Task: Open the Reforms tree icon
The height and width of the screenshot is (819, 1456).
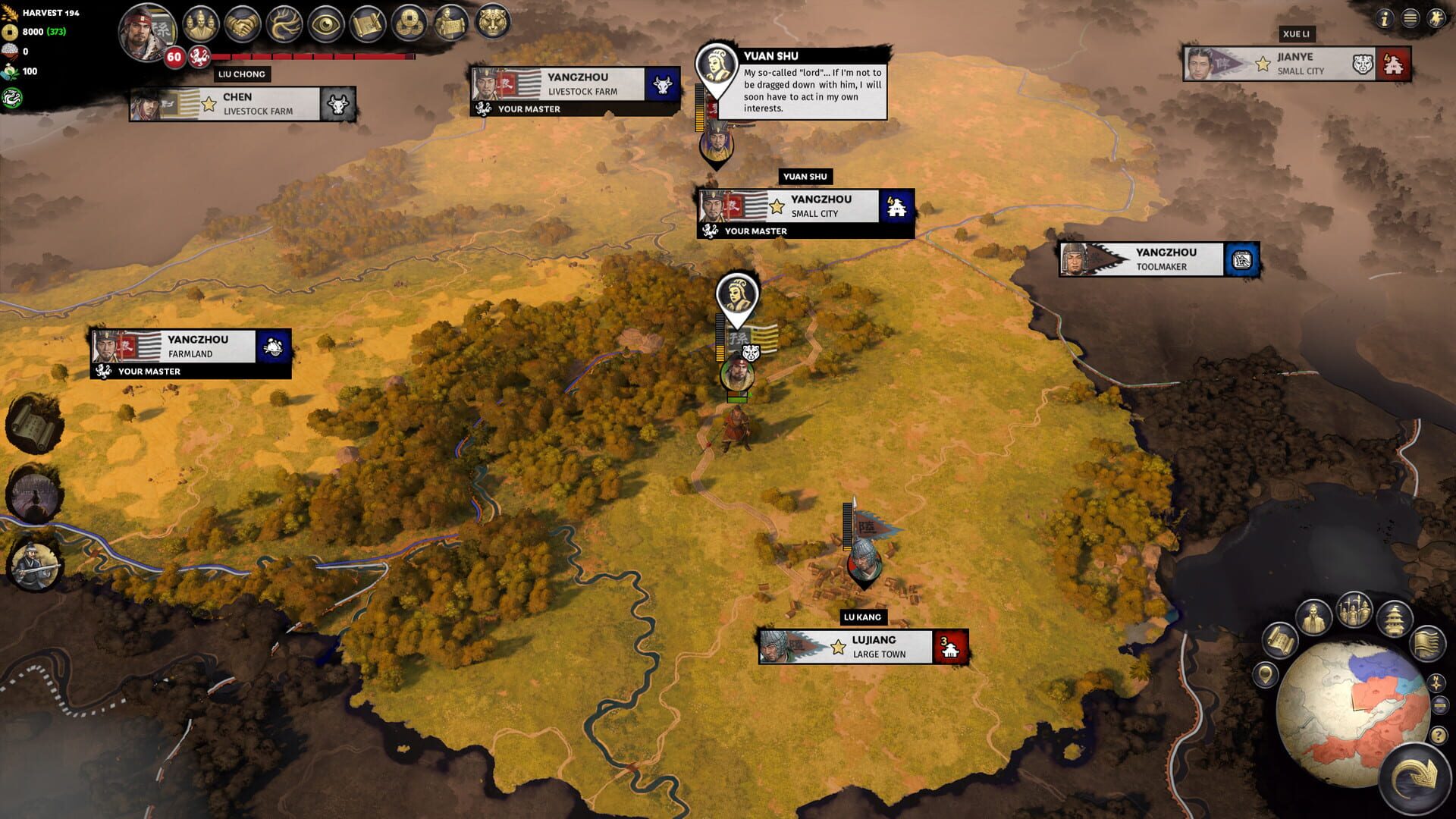Action: click(x=284, y=23)
